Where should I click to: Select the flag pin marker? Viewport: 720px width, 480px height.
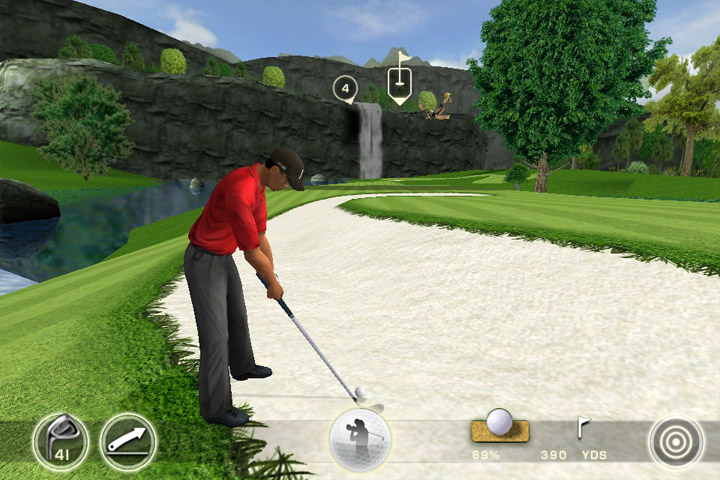click(400, 85)
